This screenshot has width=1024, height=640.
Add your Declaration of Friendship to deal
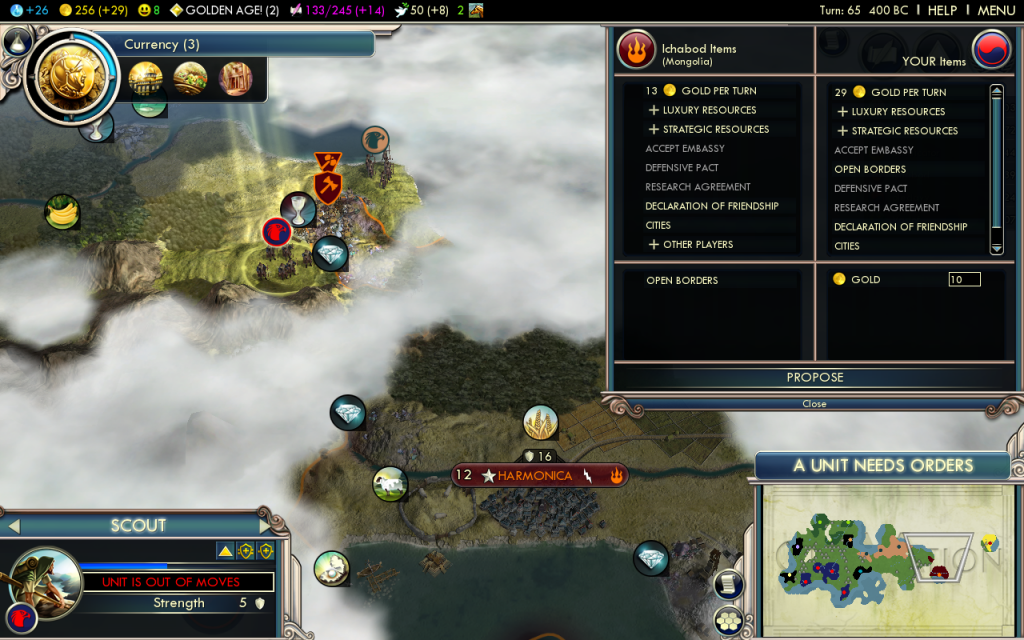900,227
